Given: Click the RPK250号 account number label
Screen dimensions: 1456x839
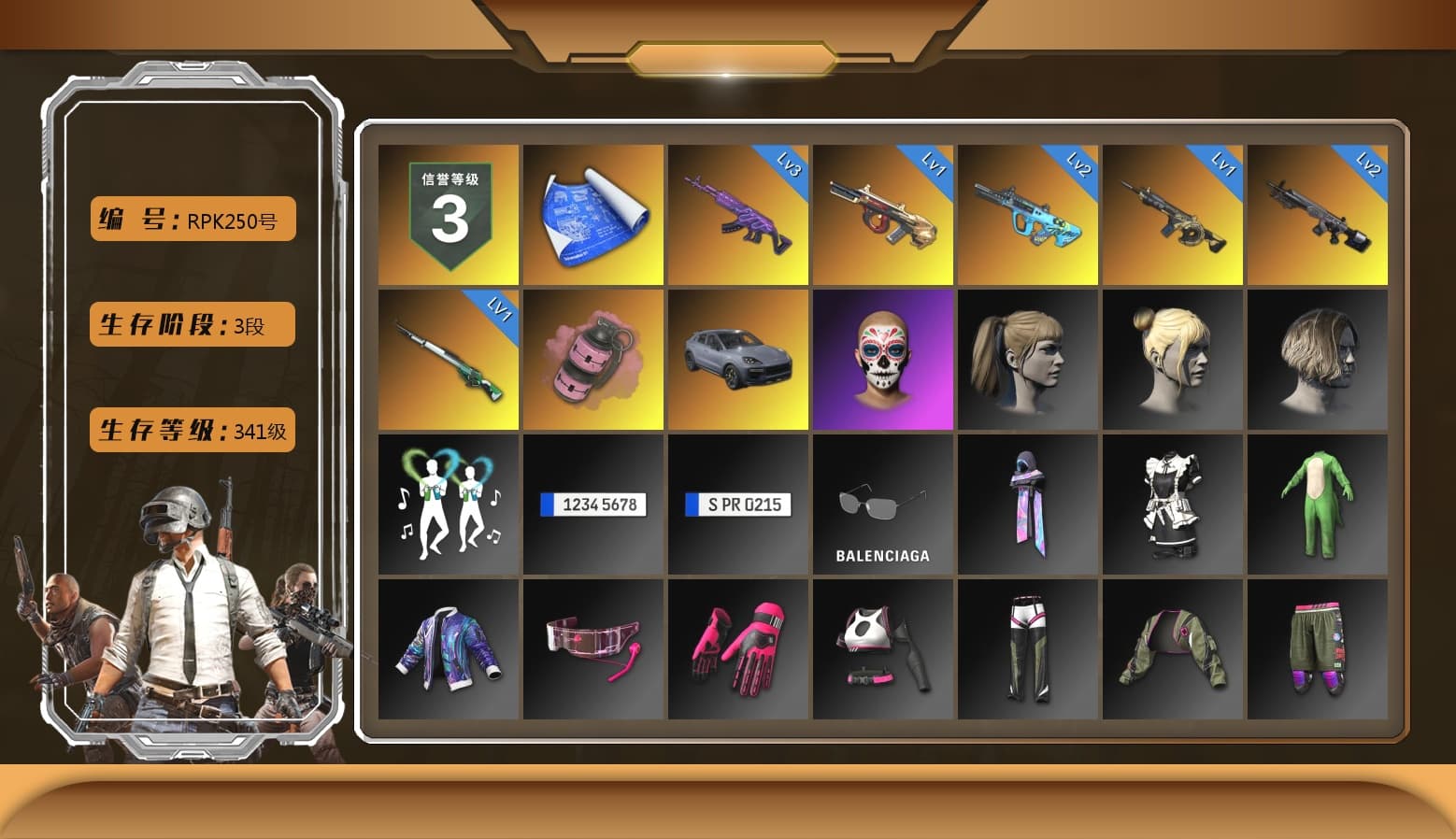Looking at the screenshot, I should click(x=192, y=218).
